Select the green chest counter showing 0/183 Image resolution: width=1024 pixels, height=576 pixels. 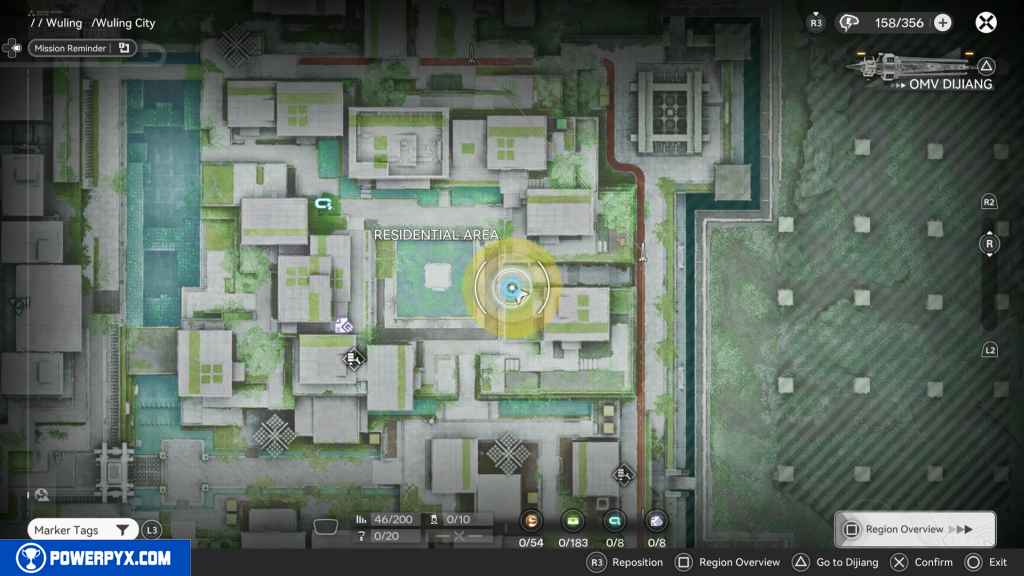[573, 520]
